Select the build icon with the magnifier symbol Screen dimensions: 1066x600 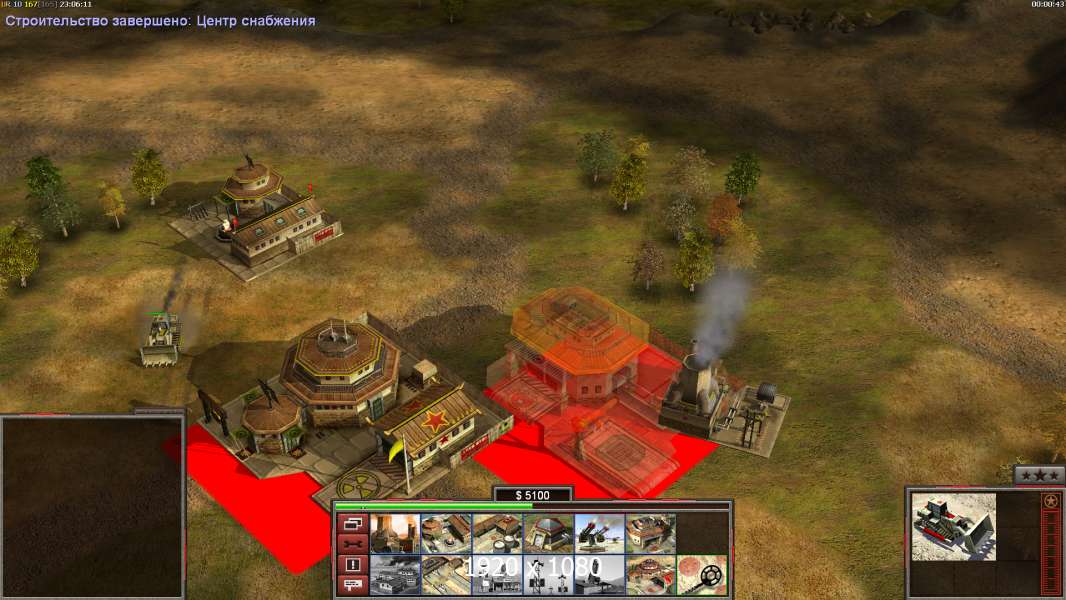point(701,575)
